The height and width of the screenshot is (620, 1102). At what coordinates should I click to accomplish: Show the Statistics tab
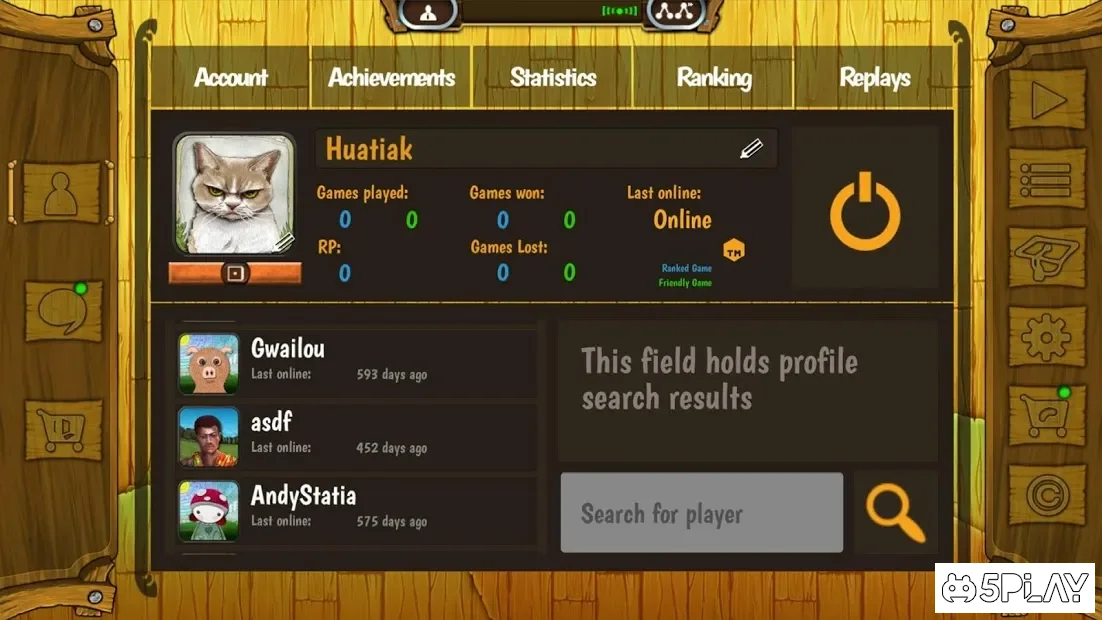point(553,78)
